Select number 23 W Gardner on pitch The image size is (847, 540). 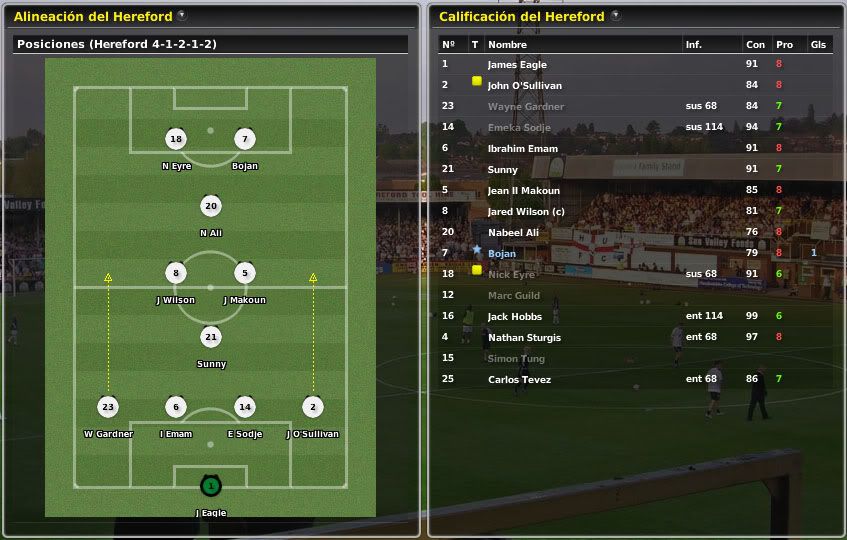pyautogui.click(x=108, y=407)
